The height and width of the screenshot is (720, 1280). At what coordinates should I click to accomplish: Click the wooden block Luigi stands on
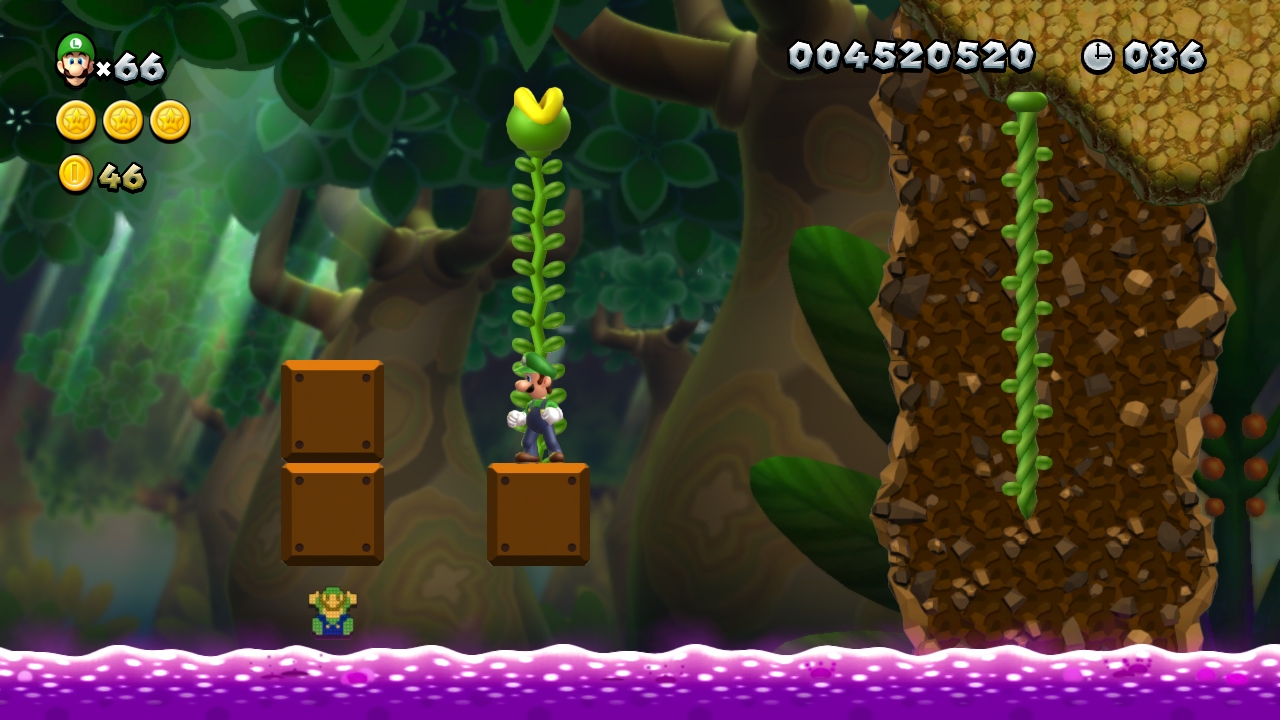[x=537, y=512]
